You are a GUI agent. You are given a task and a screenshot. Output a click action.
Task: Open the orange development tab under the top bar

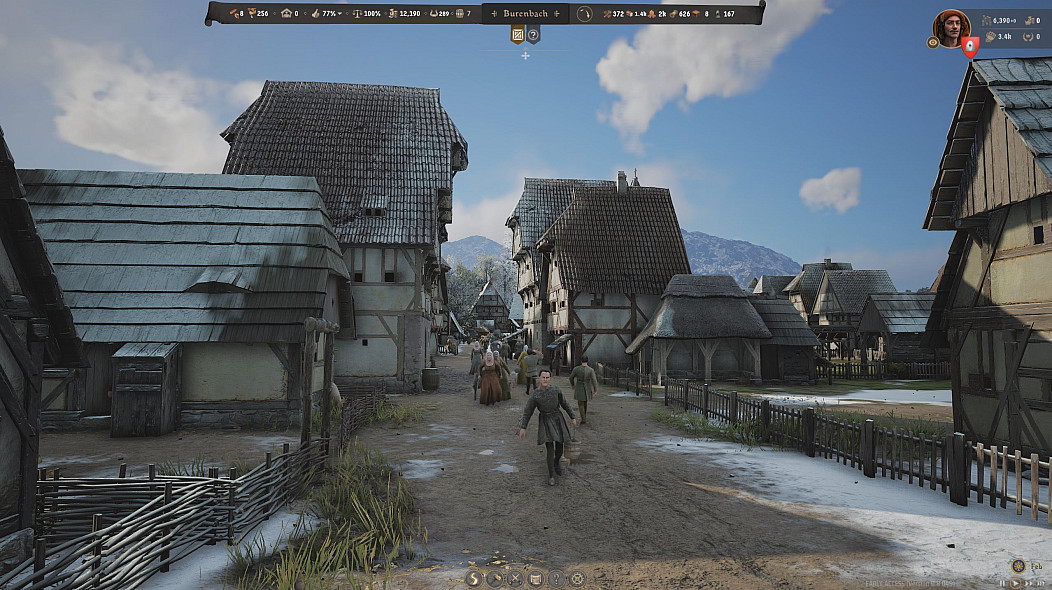pos(518,35)
